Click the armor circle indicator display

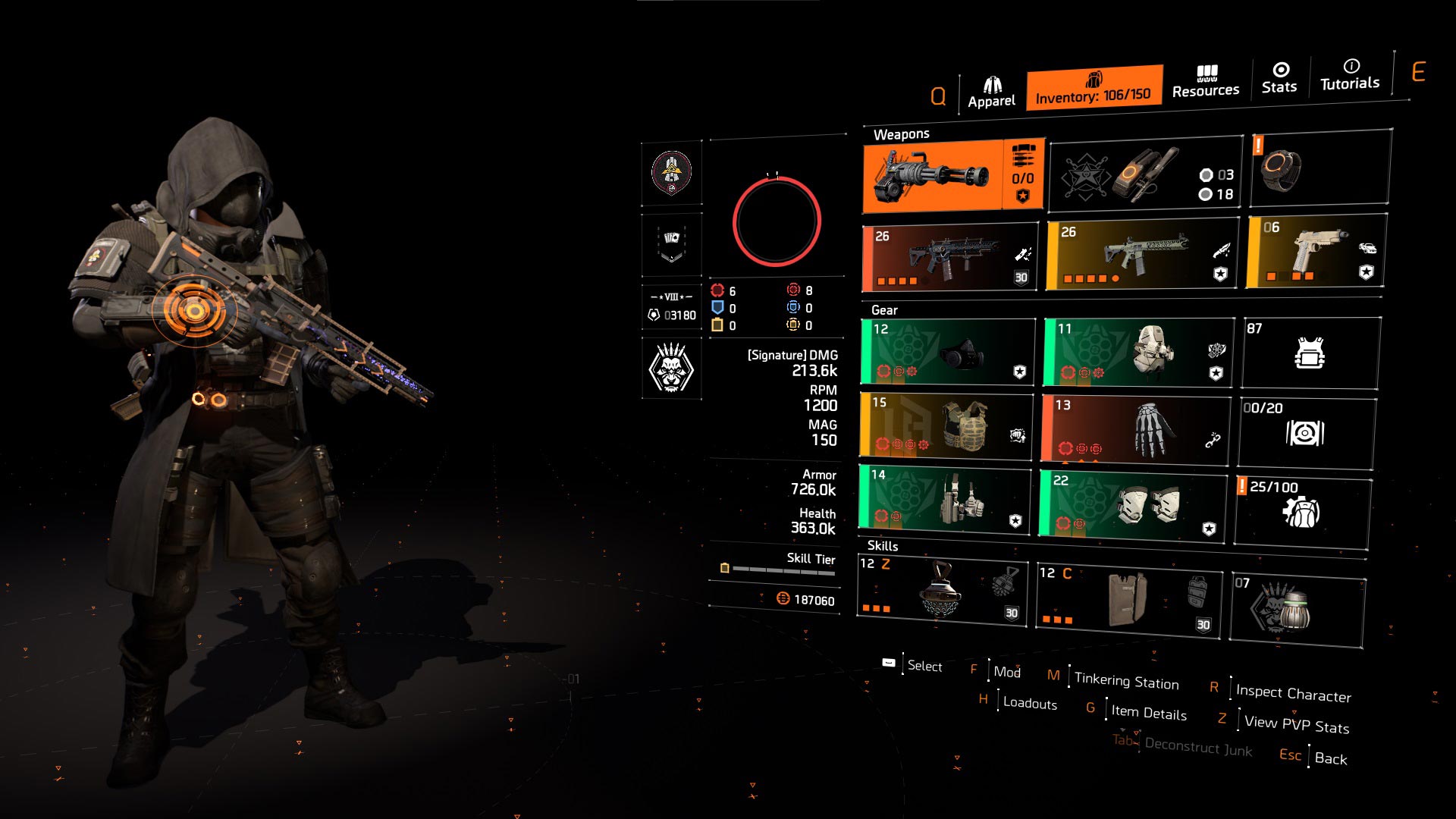[777, 220]
